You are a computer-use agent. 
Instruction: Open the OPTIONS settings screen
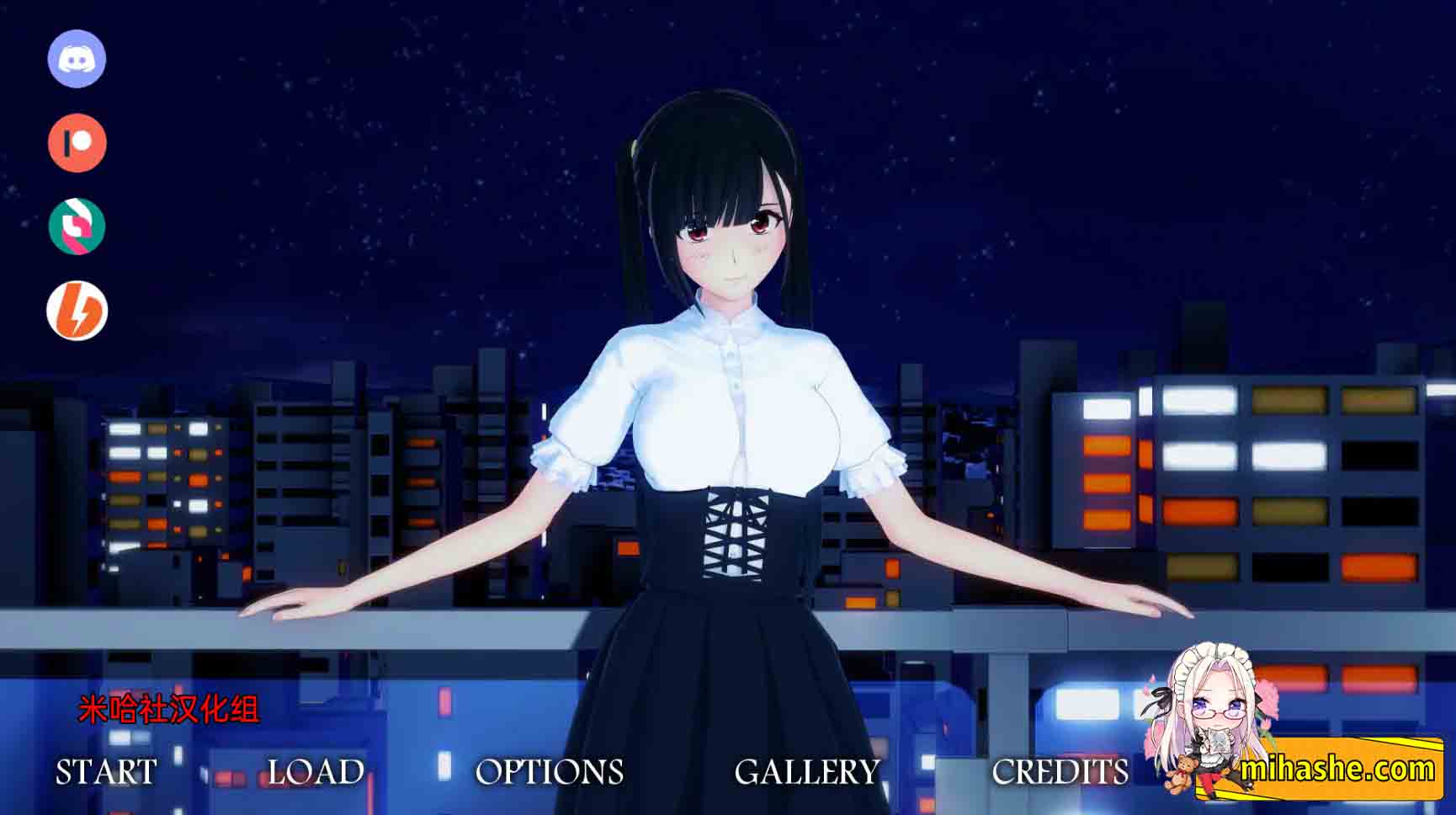coord(550,771)
